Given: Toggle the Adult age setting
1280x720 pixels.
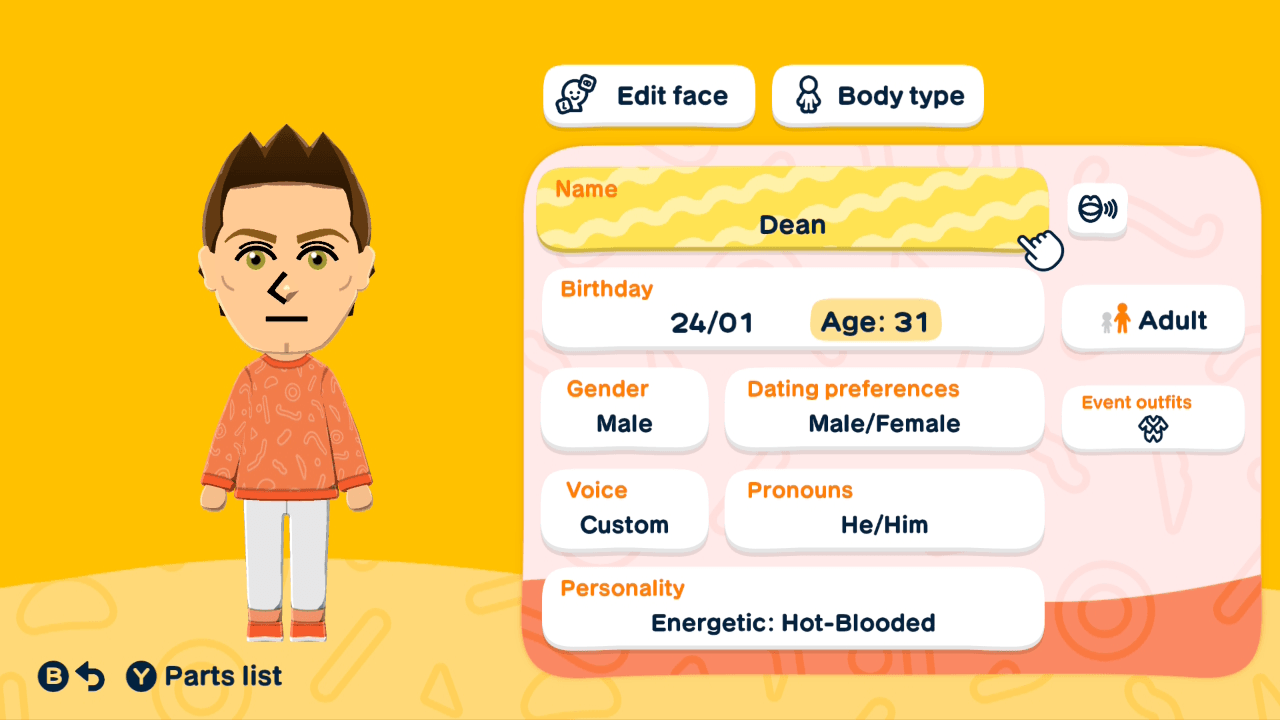Looking at the screenshot, I should point(1152,318).
